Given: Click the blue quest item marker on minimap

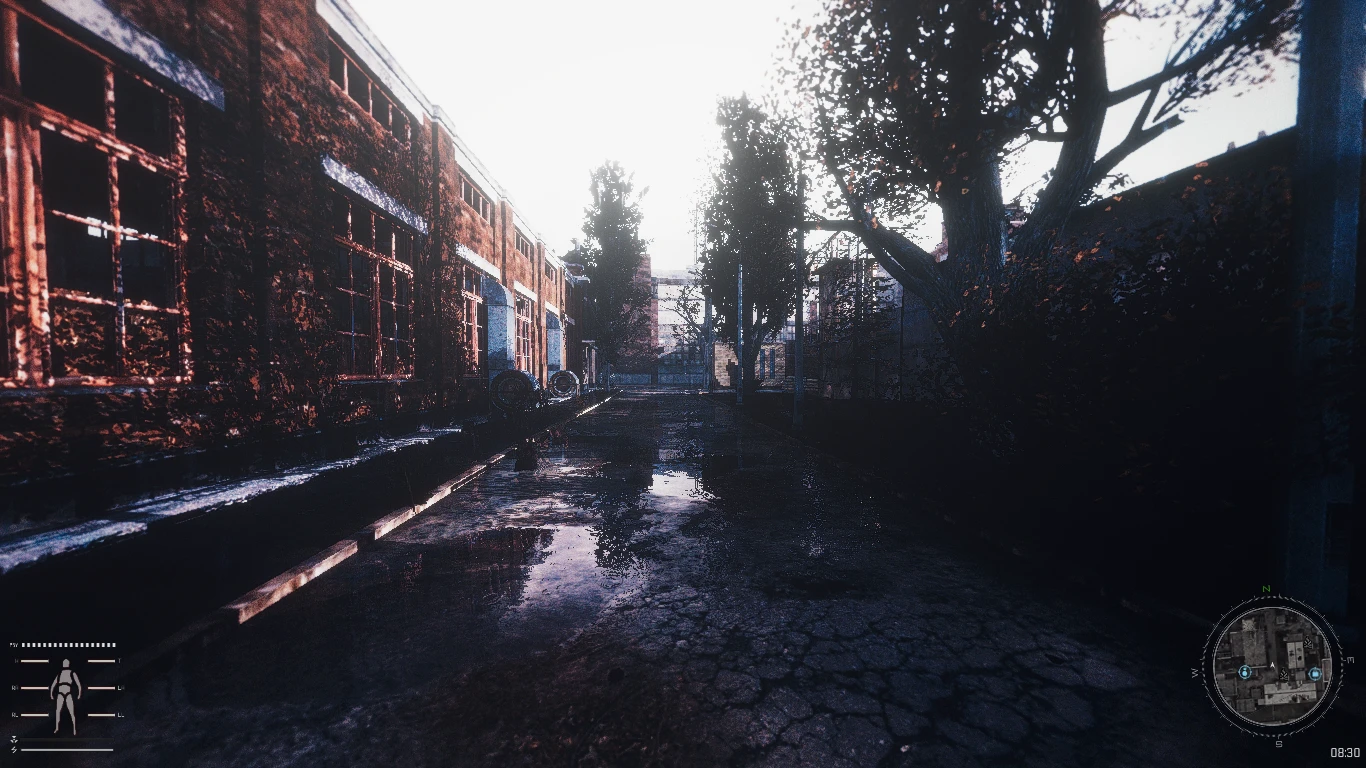Looking at the screenshot, I should tap(1315, 674).
